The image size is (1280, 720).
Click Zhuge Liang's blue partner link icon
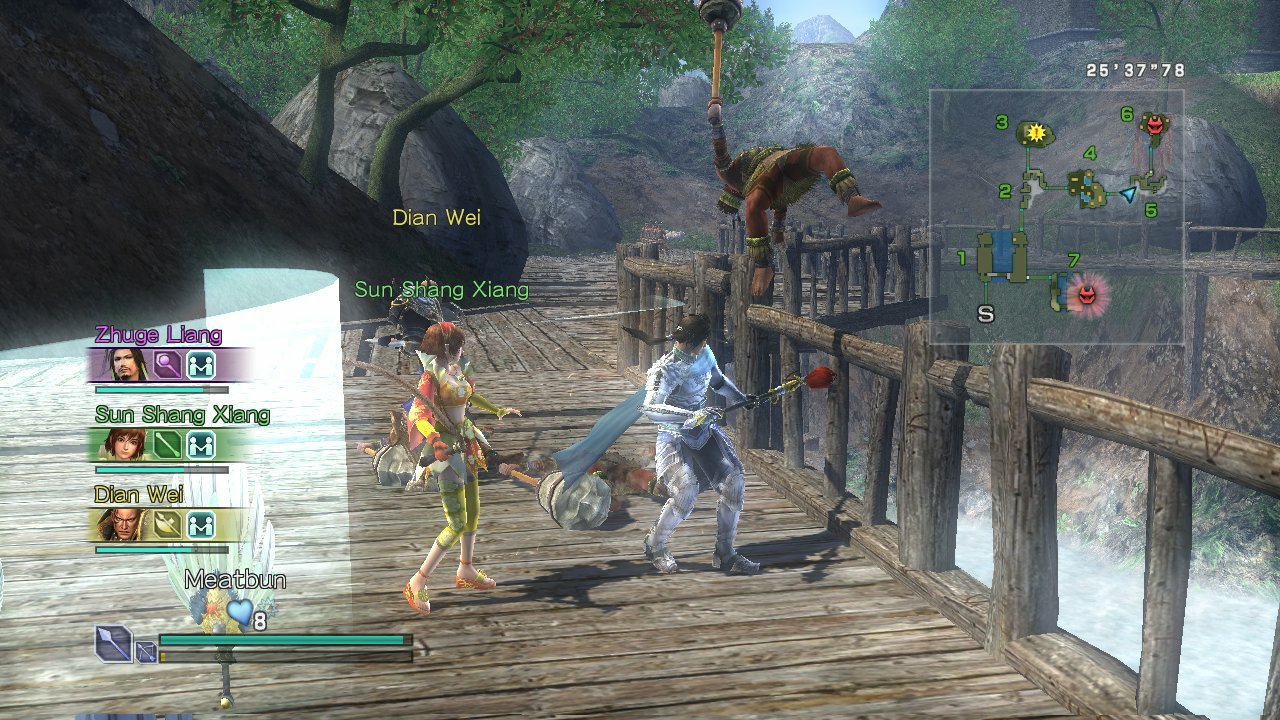203,366
